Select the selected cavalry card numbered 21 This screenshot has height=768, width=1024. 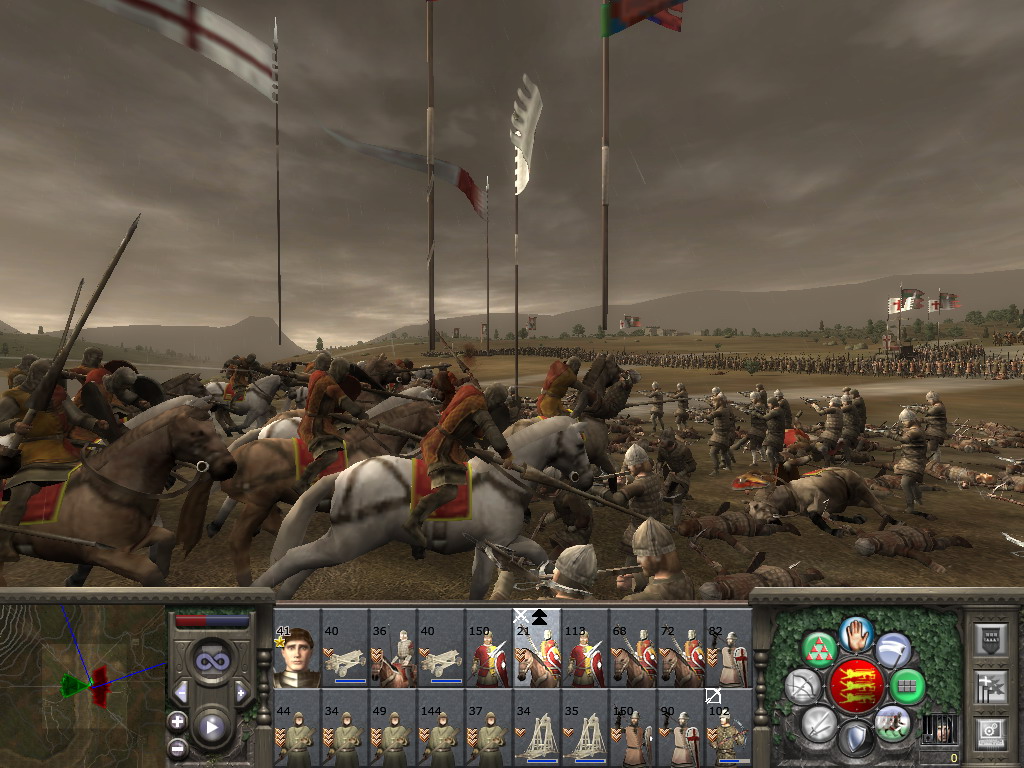[x=537, y=657]
